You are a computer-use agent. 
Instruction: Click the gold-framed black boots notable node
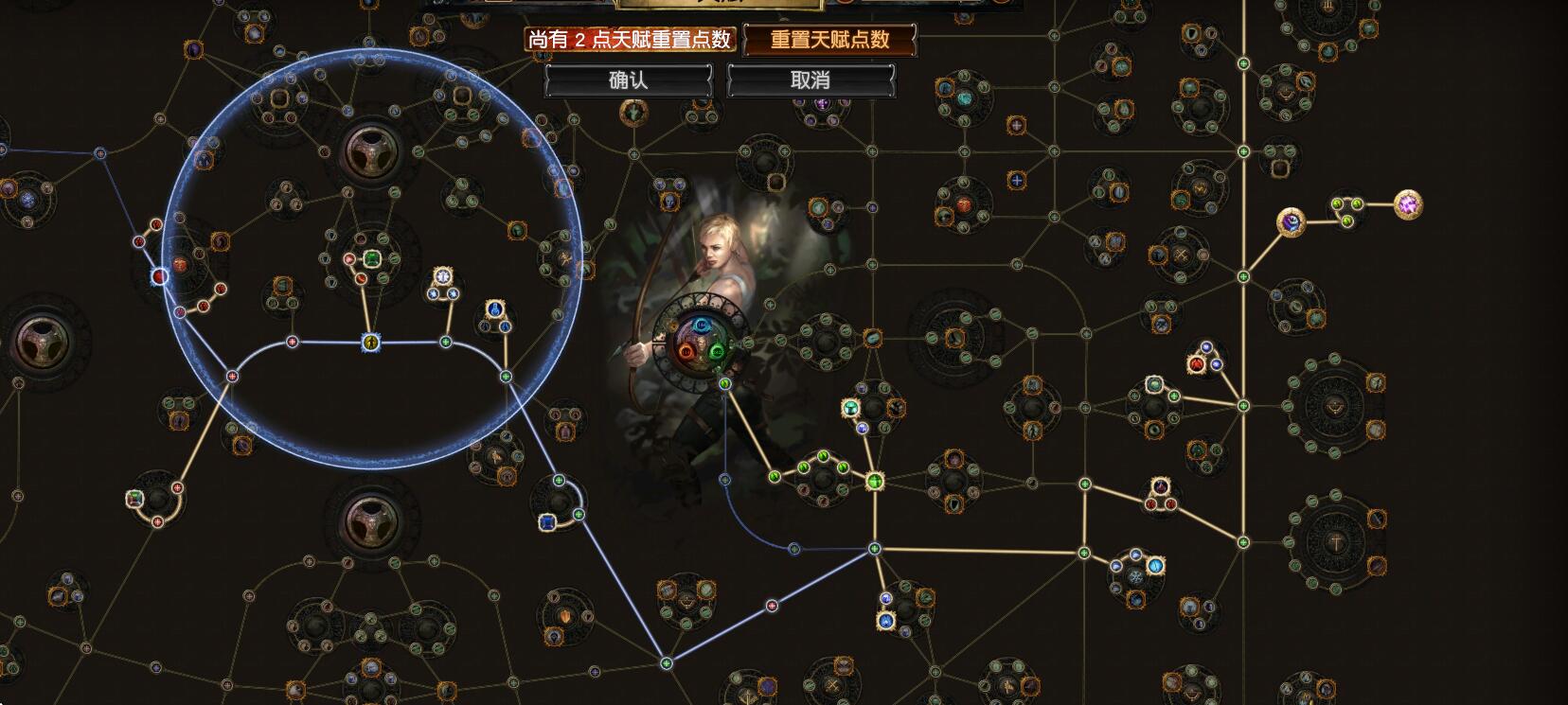pyautogui.click(x=897, y=408)
